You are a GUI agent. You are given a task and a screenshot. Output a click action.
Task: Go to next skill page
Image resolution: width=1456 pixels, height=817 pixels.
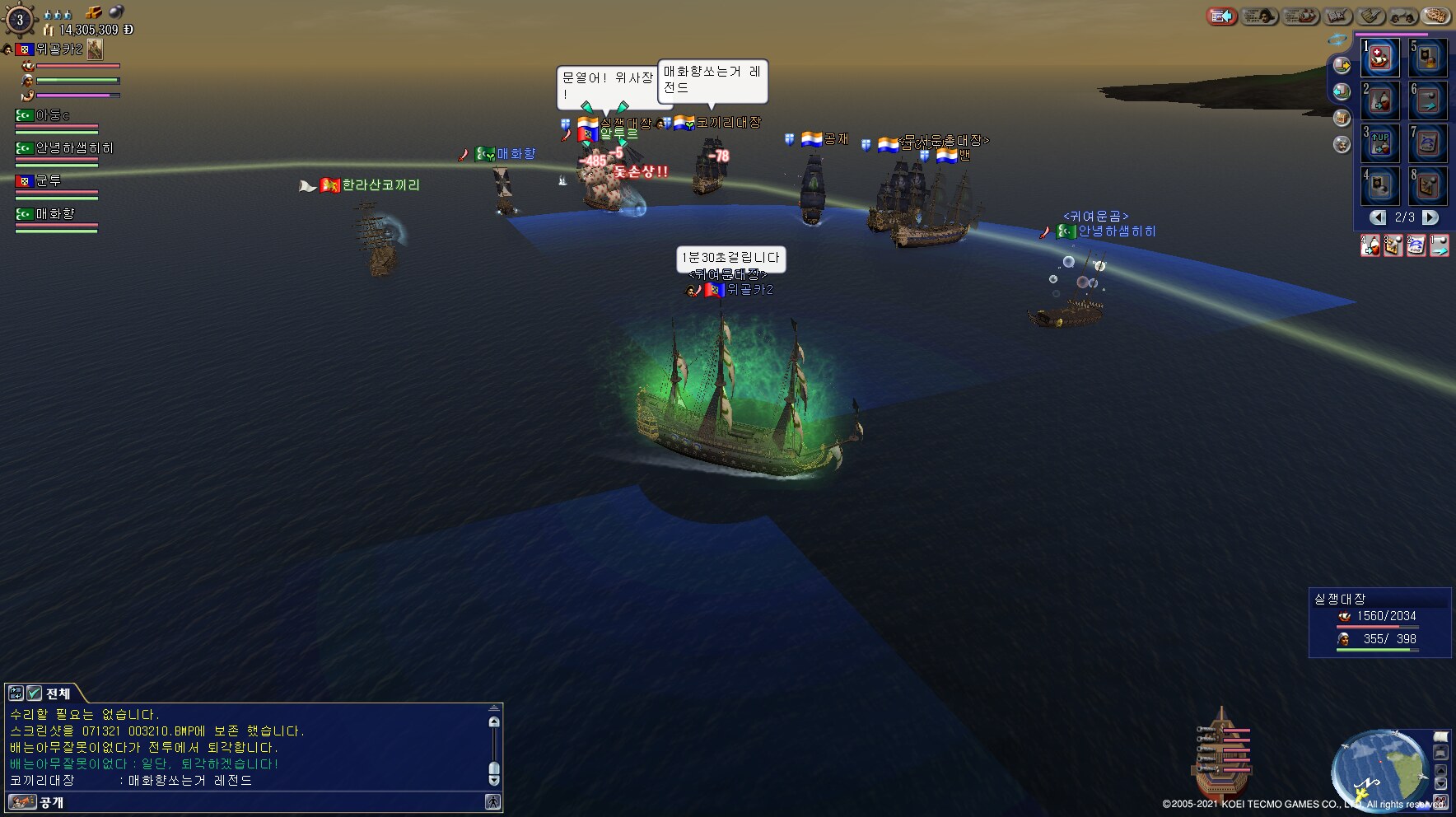(x=1430, y=217)
